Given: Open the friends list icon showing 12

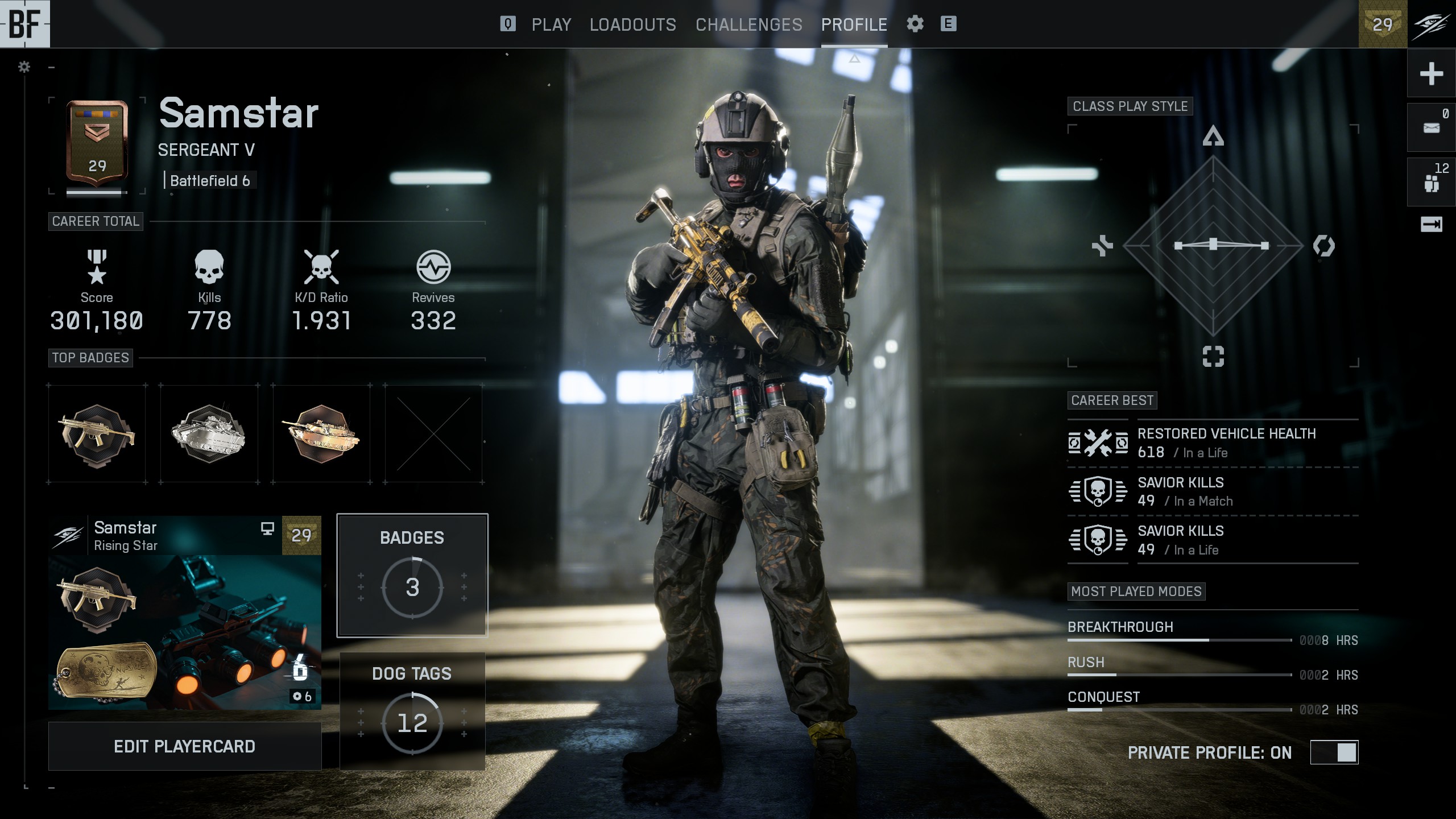Looking at the screenshot, I should (x=1431, y=181).
